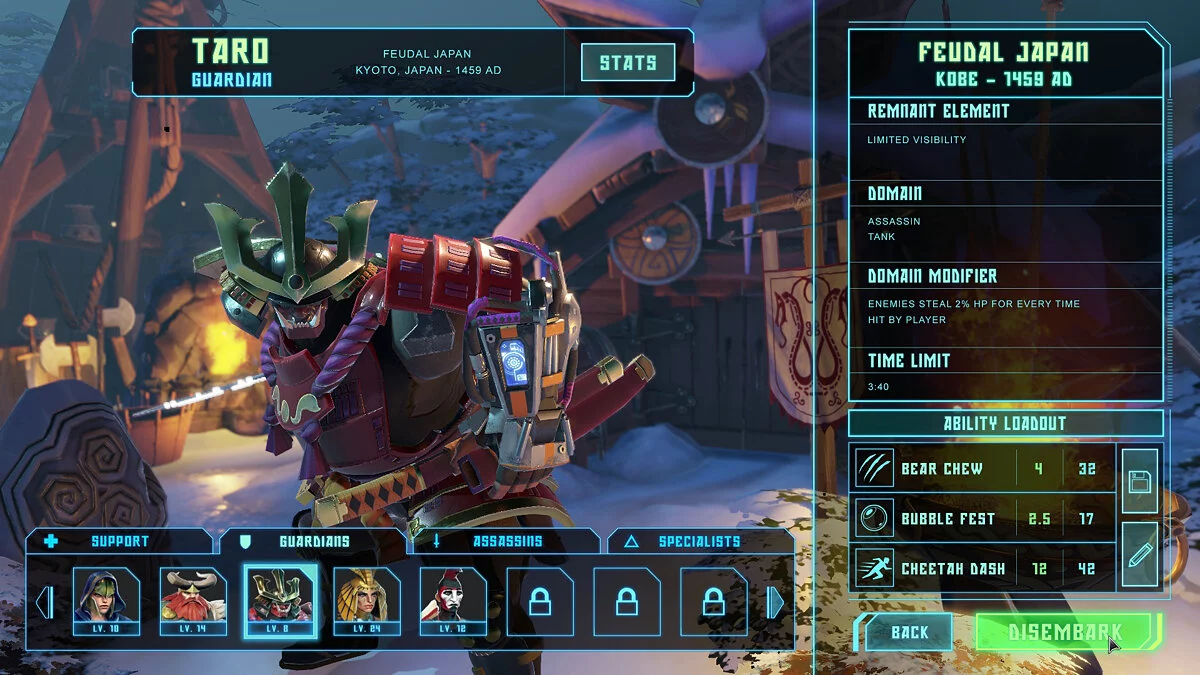Screen dimensions: 1200x675
Task: Start the mission with Disembark
Action: [1065, 632]
